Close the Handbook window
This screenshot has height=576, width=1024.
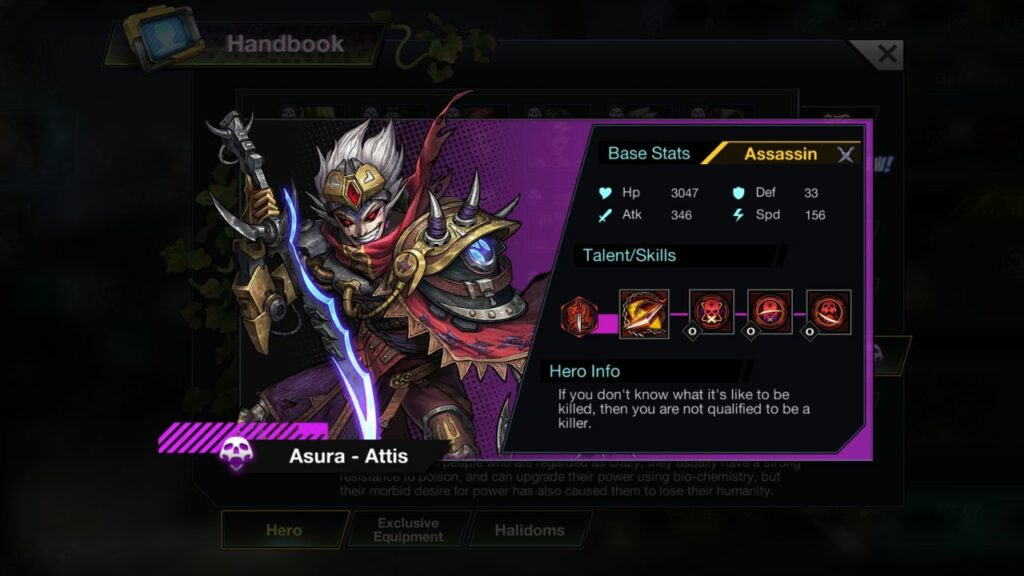pyautogui.click(x=886, y=55)
